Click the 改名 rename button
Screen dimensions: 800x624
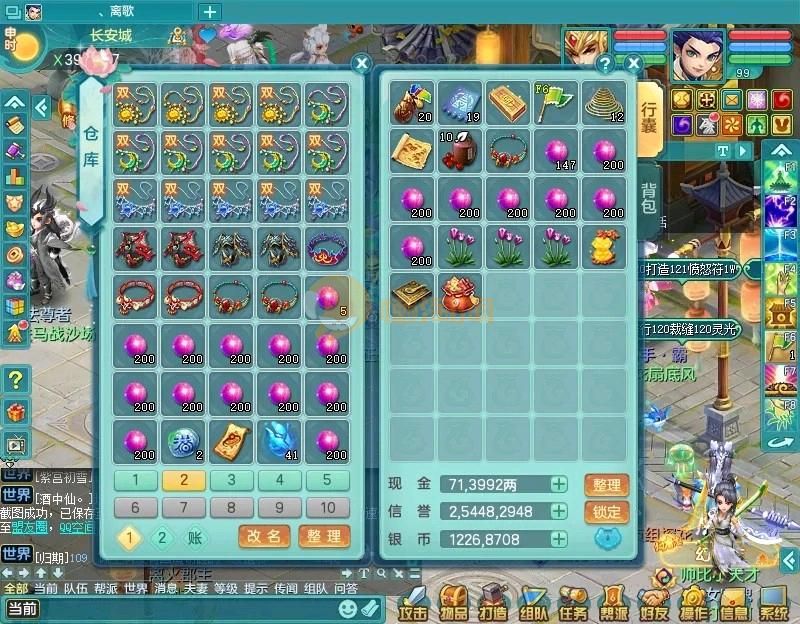coord(264,537)
